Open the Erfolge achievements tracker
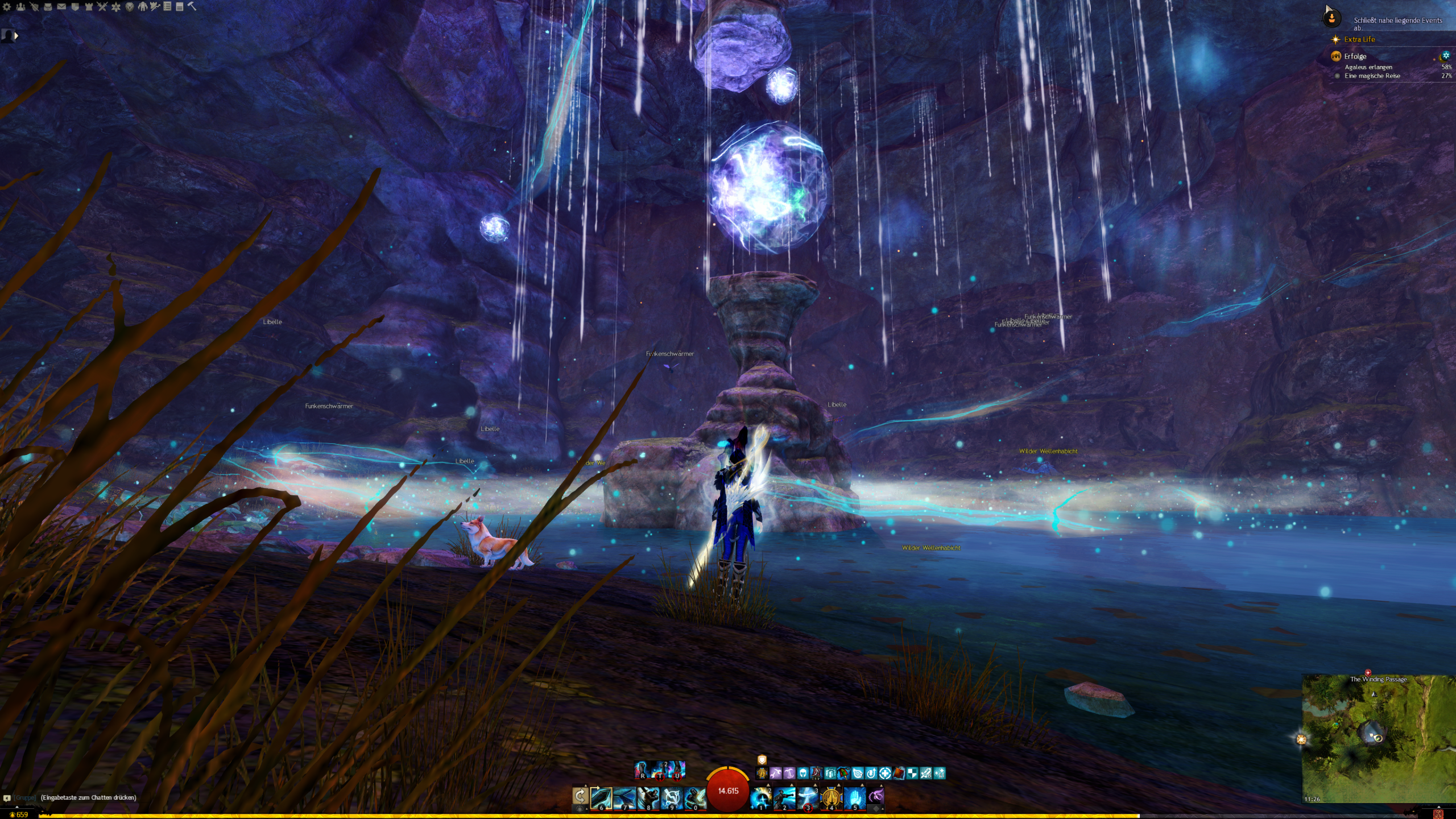The height and width of the screenshot is (819, 1456). pos(1355,56)
